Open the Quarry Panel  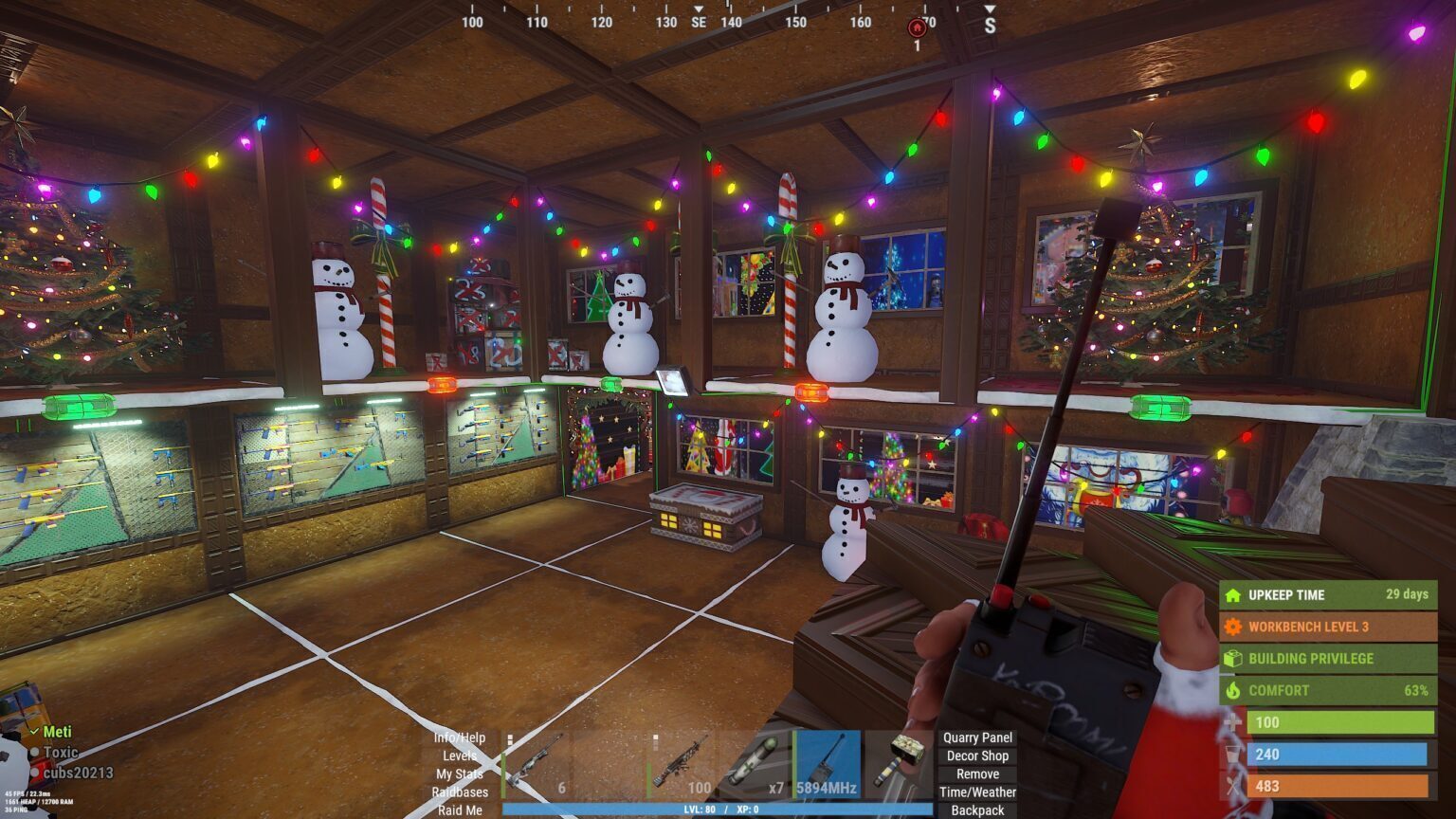pos(976,737)
